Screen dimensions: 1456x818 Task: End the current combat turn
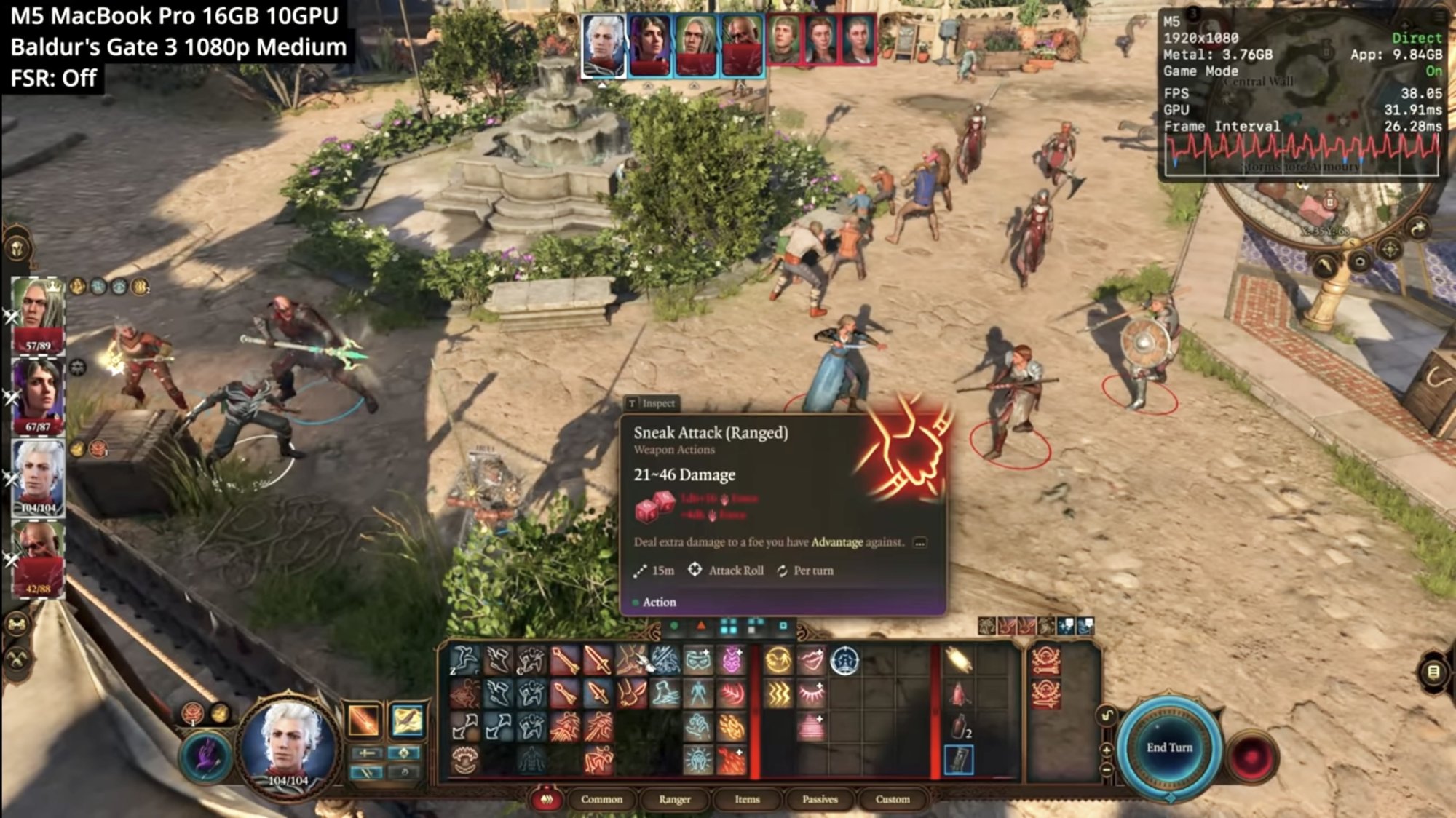1169,747
